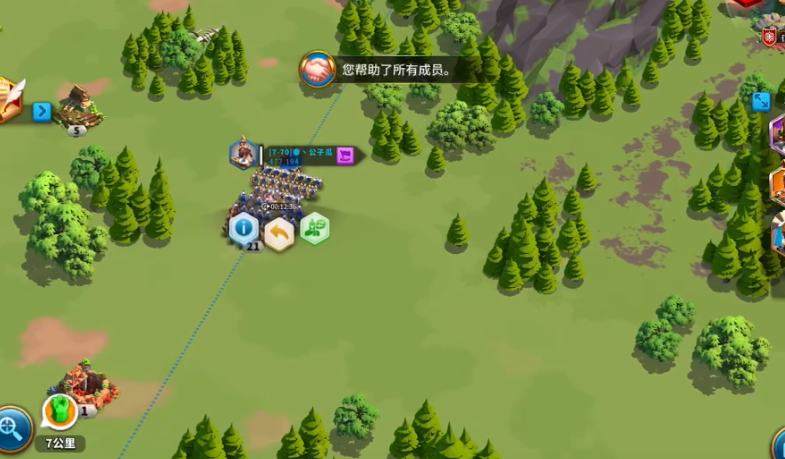Recall the army with the return arrow
The height and width of the screenshot is (459, 785).
pos(279,232)
